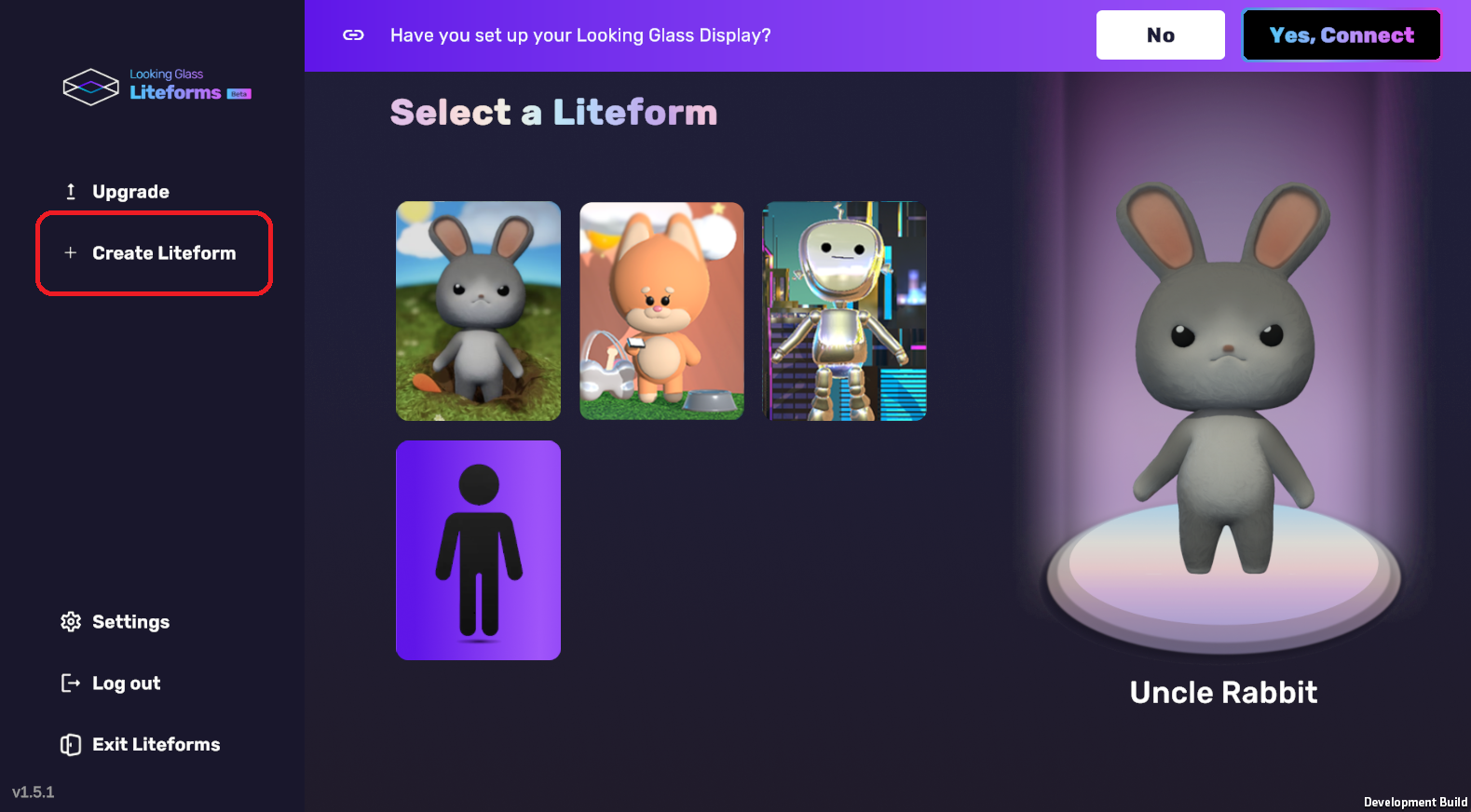Select the purple silhouette Liteform card

(x=478, y=550)
